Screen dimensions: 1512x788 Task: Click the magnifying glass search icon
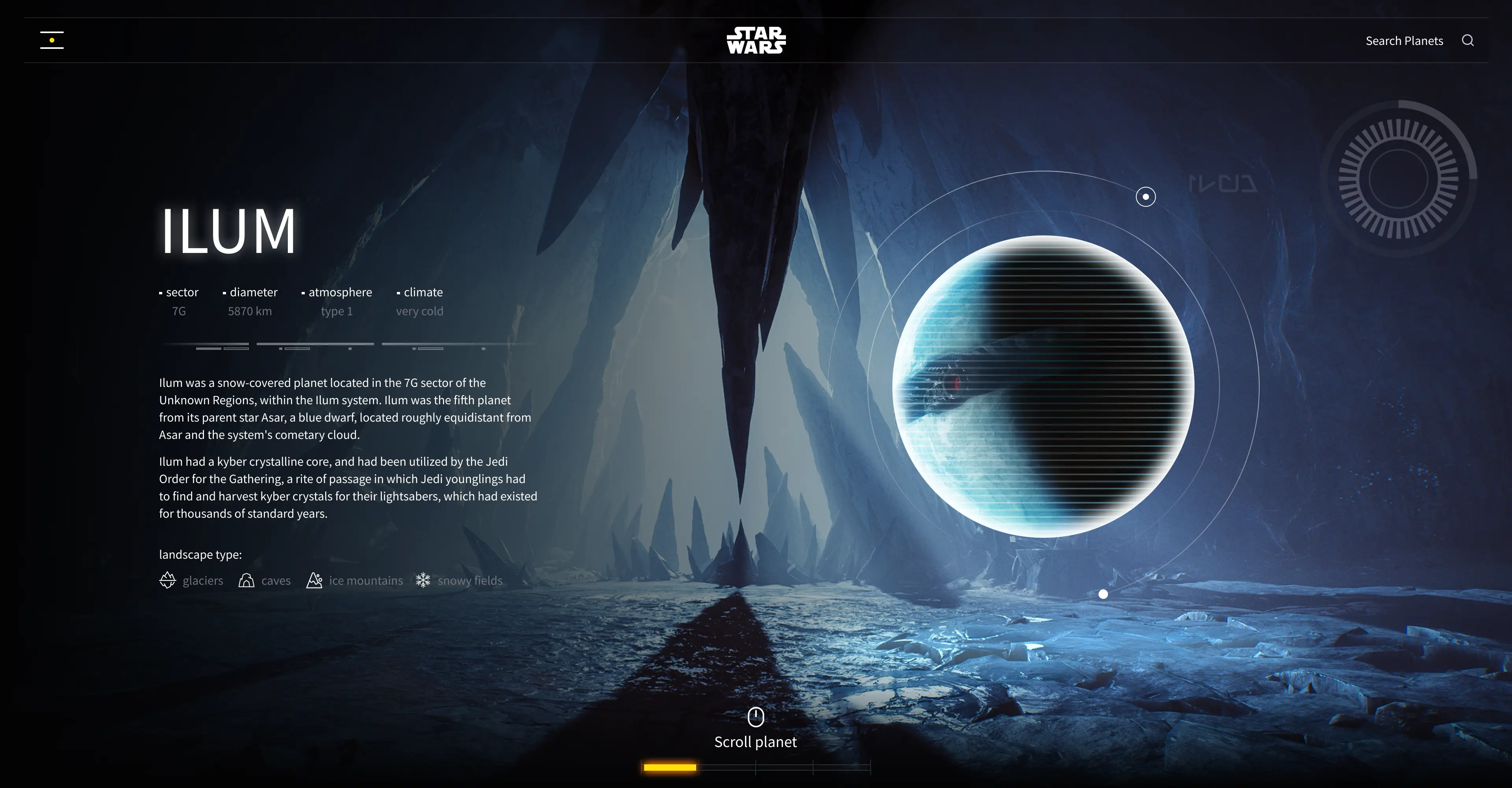click(1468, 40)
